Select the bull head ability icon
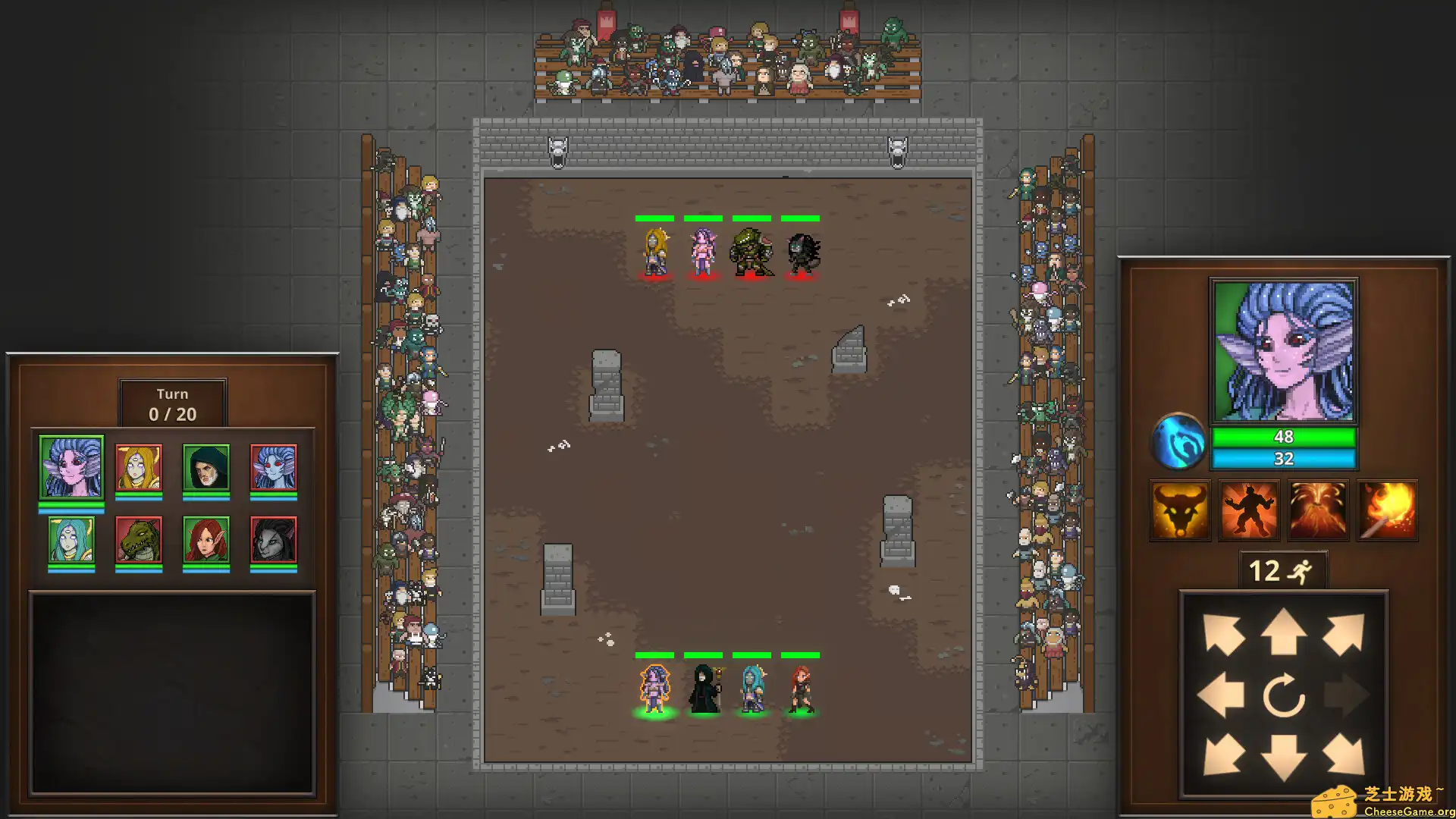Viewport: 1456px width, 819px height. point(1180,509)
